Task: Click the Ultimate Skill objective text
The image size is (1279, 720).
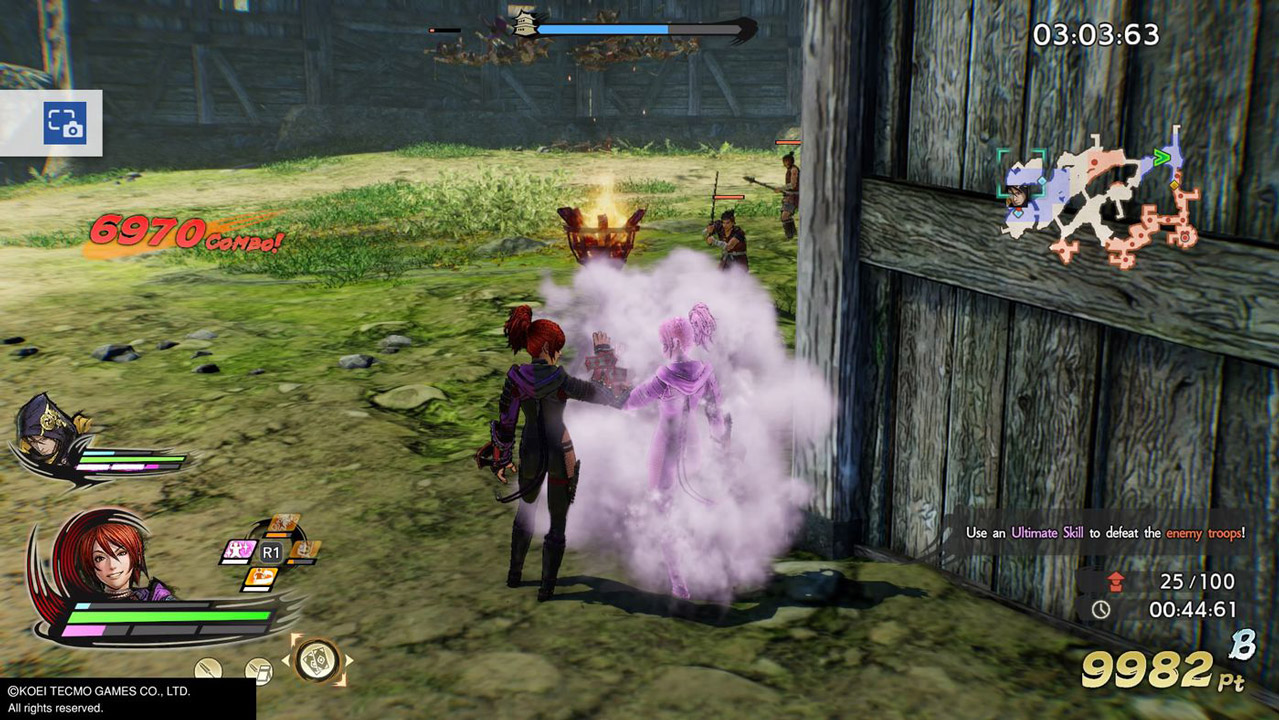Action: [x=1105, y=533]
